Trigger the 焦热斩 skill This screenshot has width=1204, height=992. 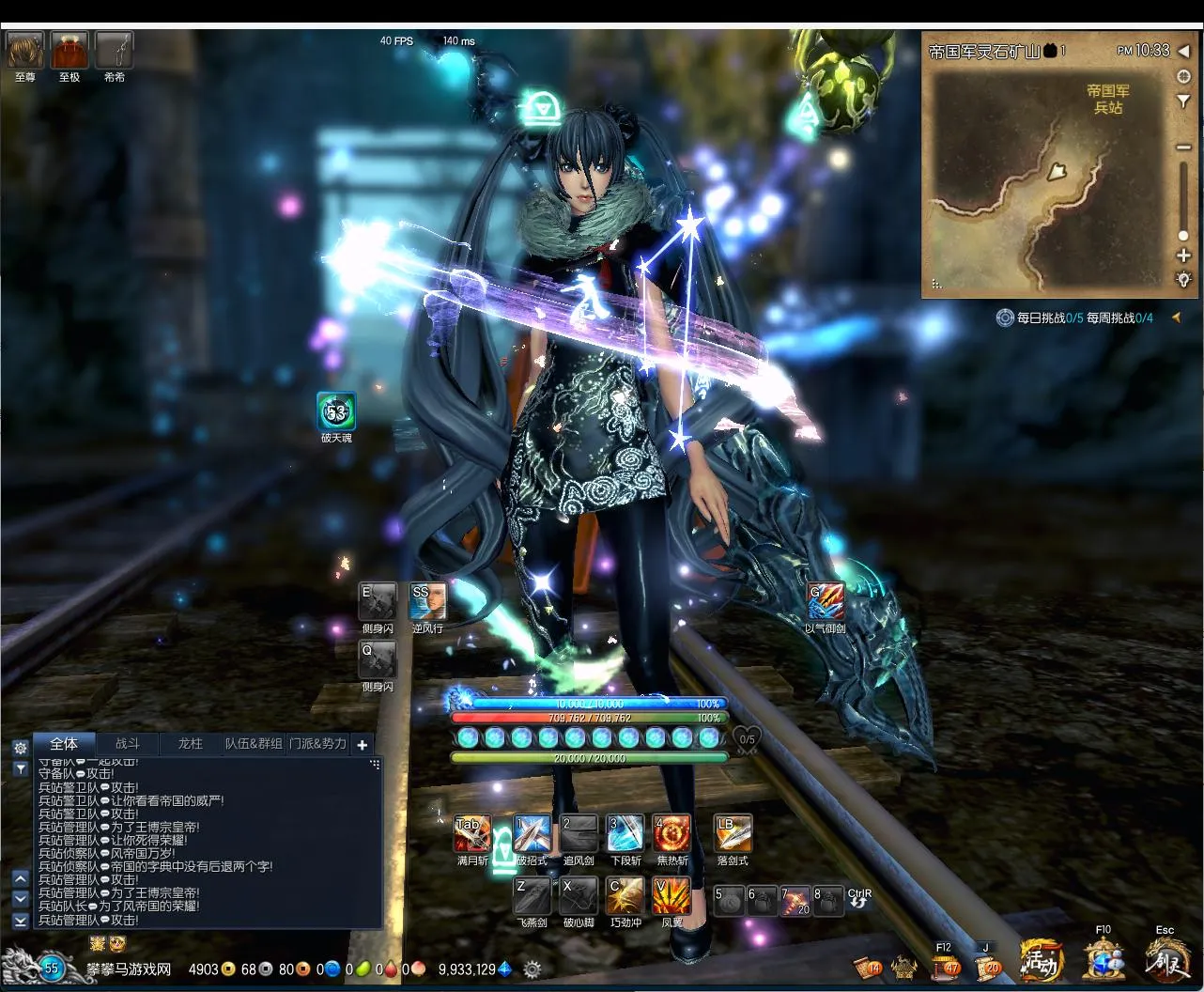(671, 833)
